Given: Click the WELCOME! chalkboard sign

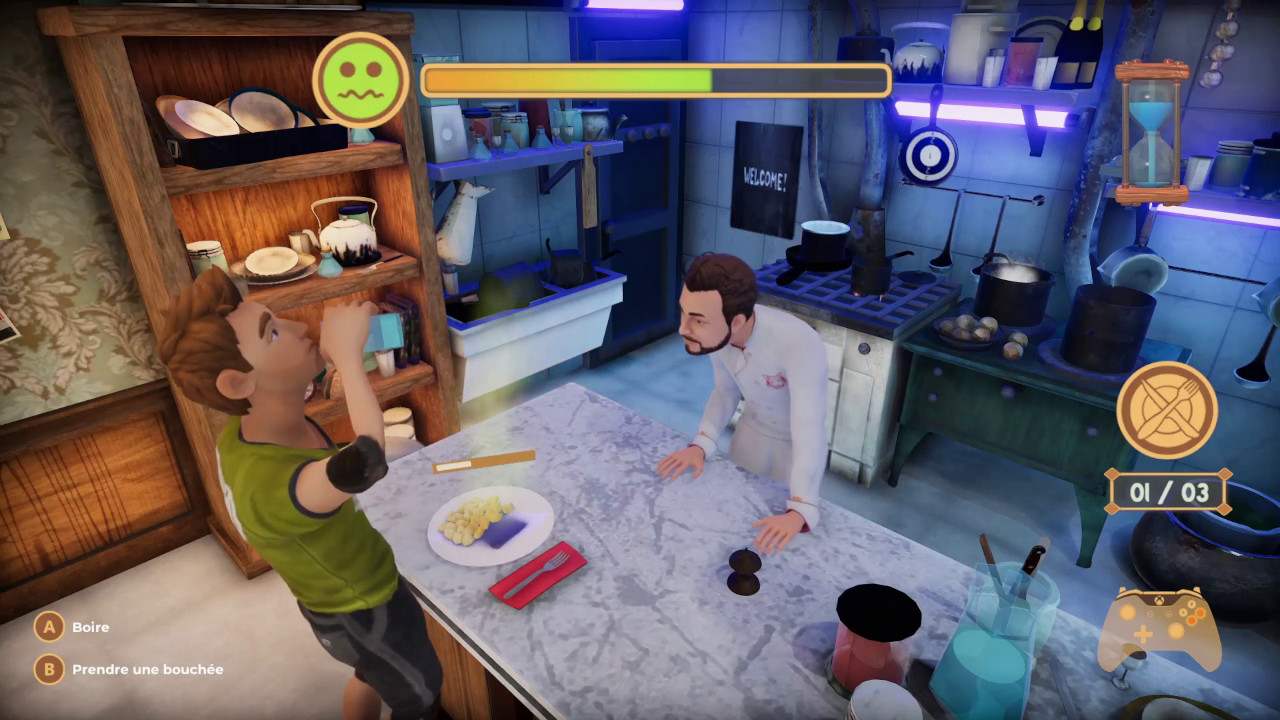Looking at the screenshot, I should (x=765, y=175).
